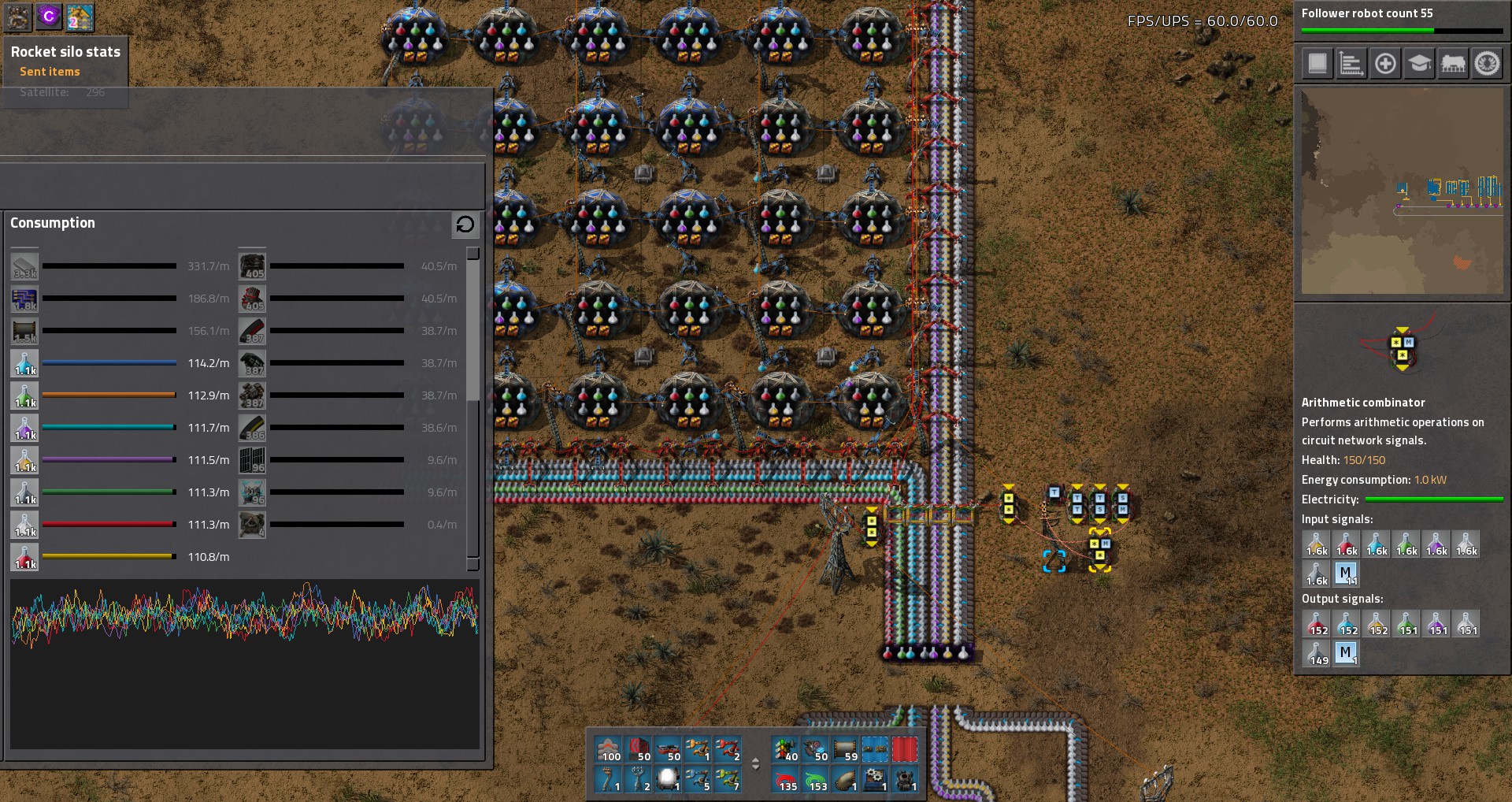Switch quickbar rows with the arrow toggle
Viewport: 1512px width, 802px height.
(756, 763)
